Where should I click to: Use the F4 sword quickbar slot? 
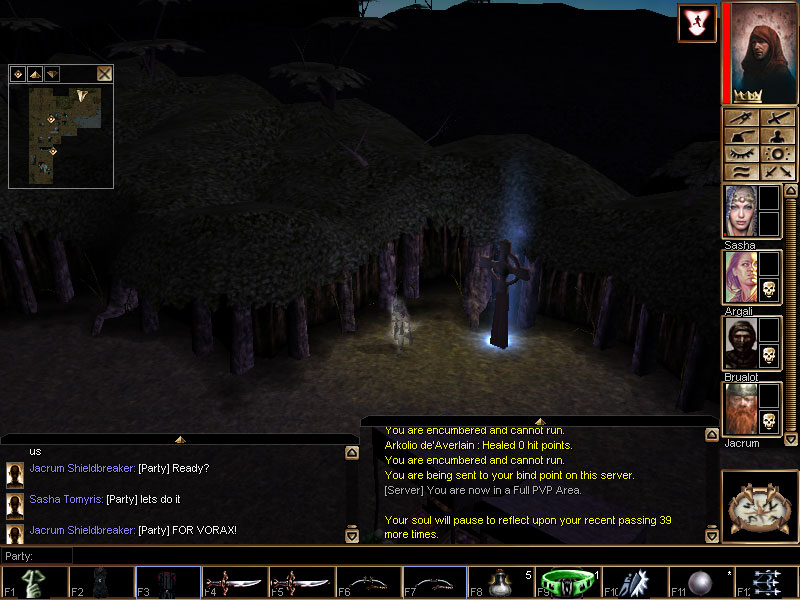[x=234, y=583]
